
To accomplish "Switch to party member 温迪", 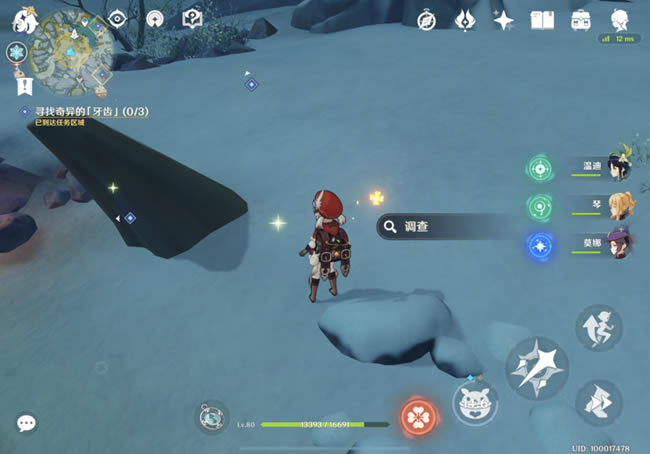I will click(619, 166).
